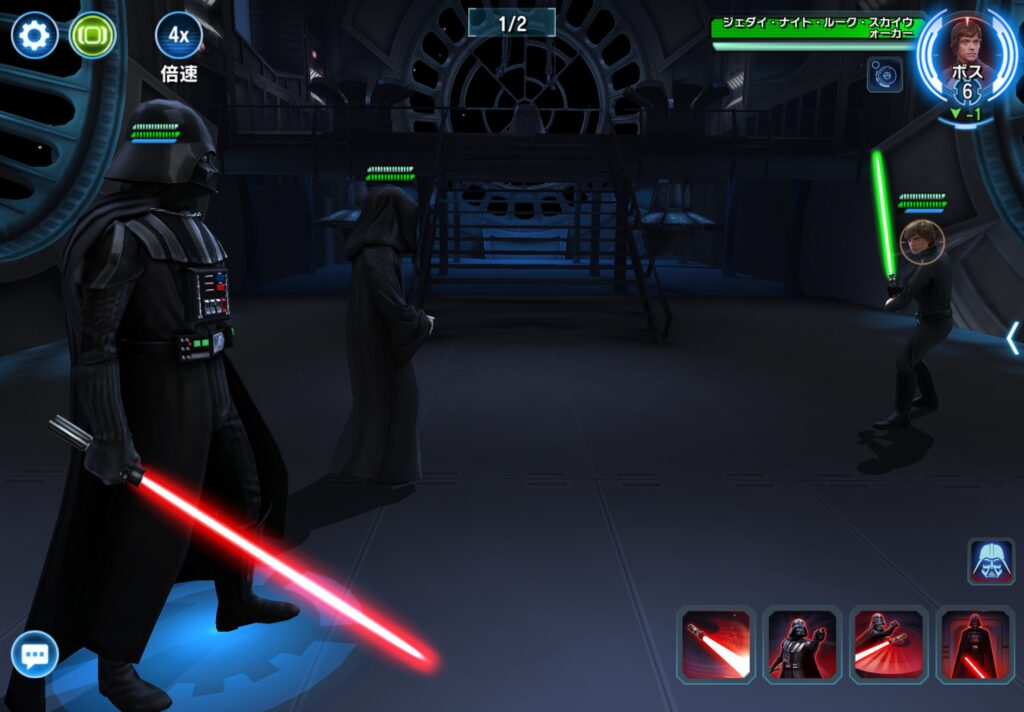The image size is (1024, 712).
Task: Change the 4x battle speed
Action: click(178, 36)
